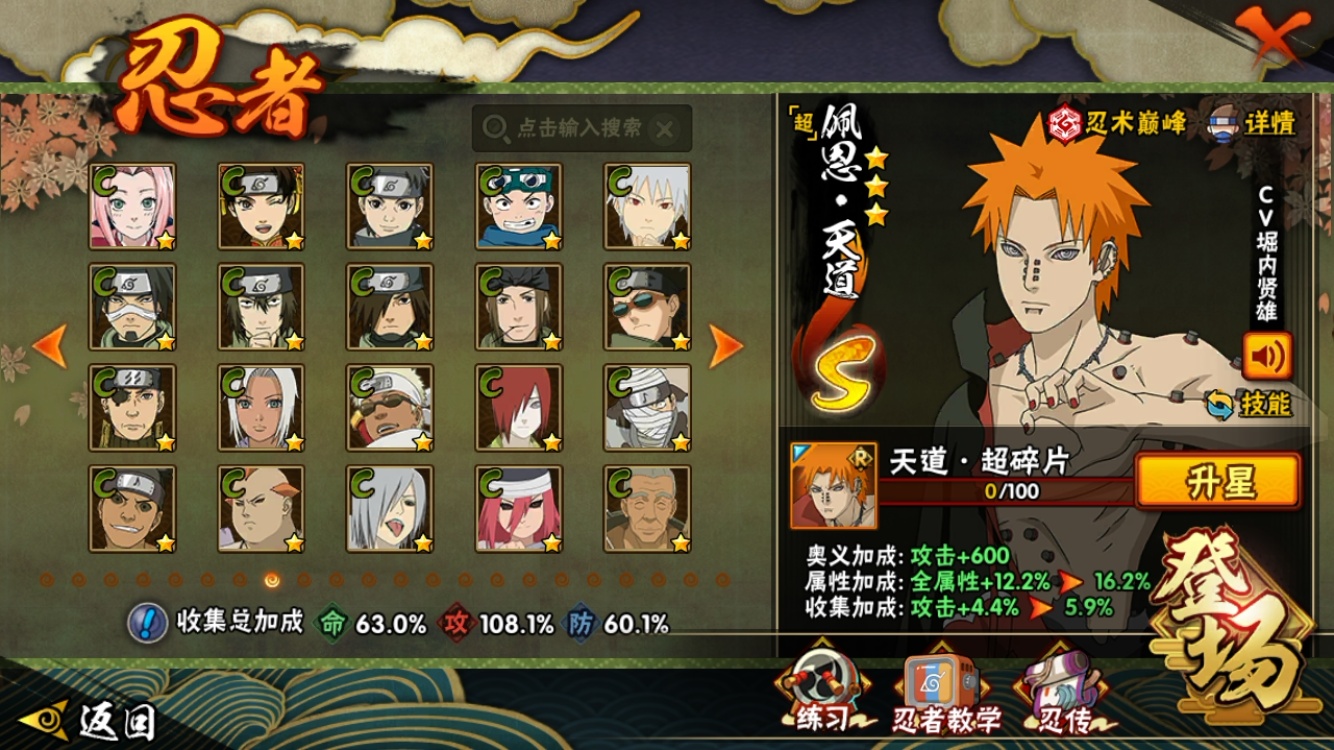
Task: Play the character voice speaker button
Action: click(1267, 355)
